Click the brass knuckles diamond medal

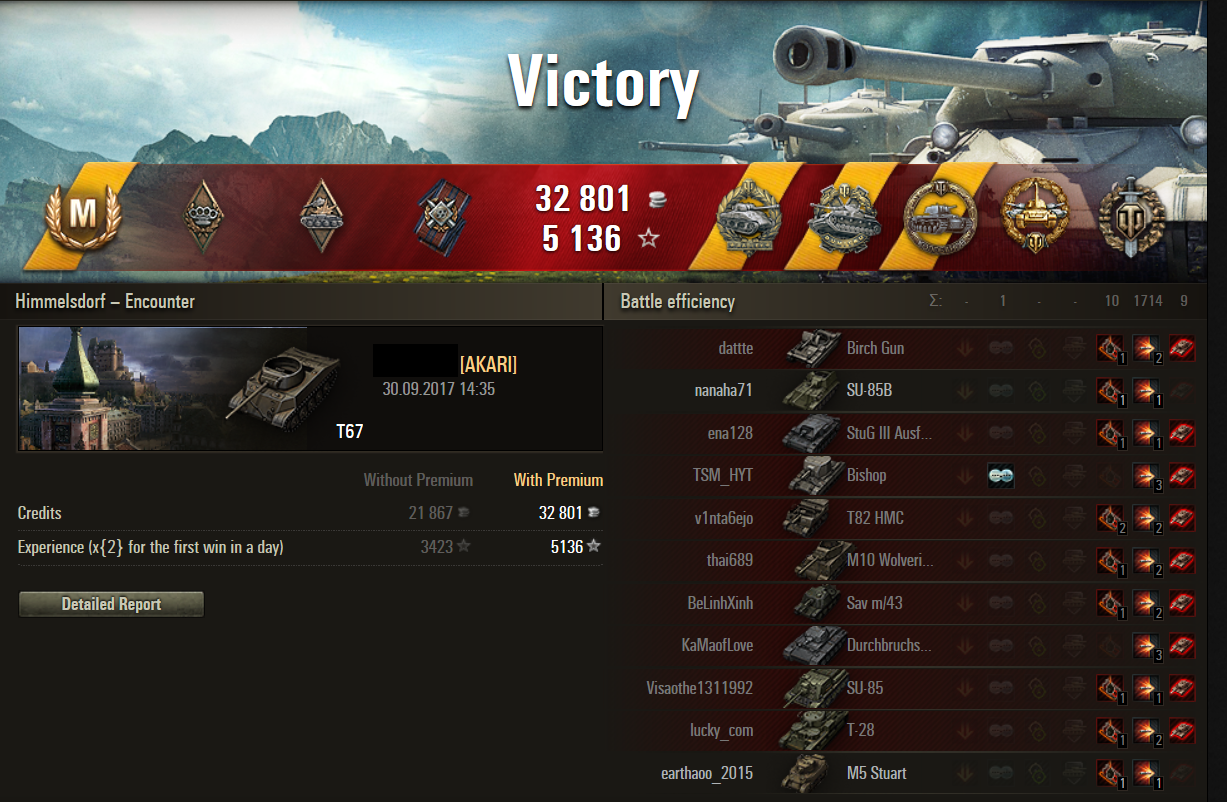pyautogui.click(x=204, y=214)
